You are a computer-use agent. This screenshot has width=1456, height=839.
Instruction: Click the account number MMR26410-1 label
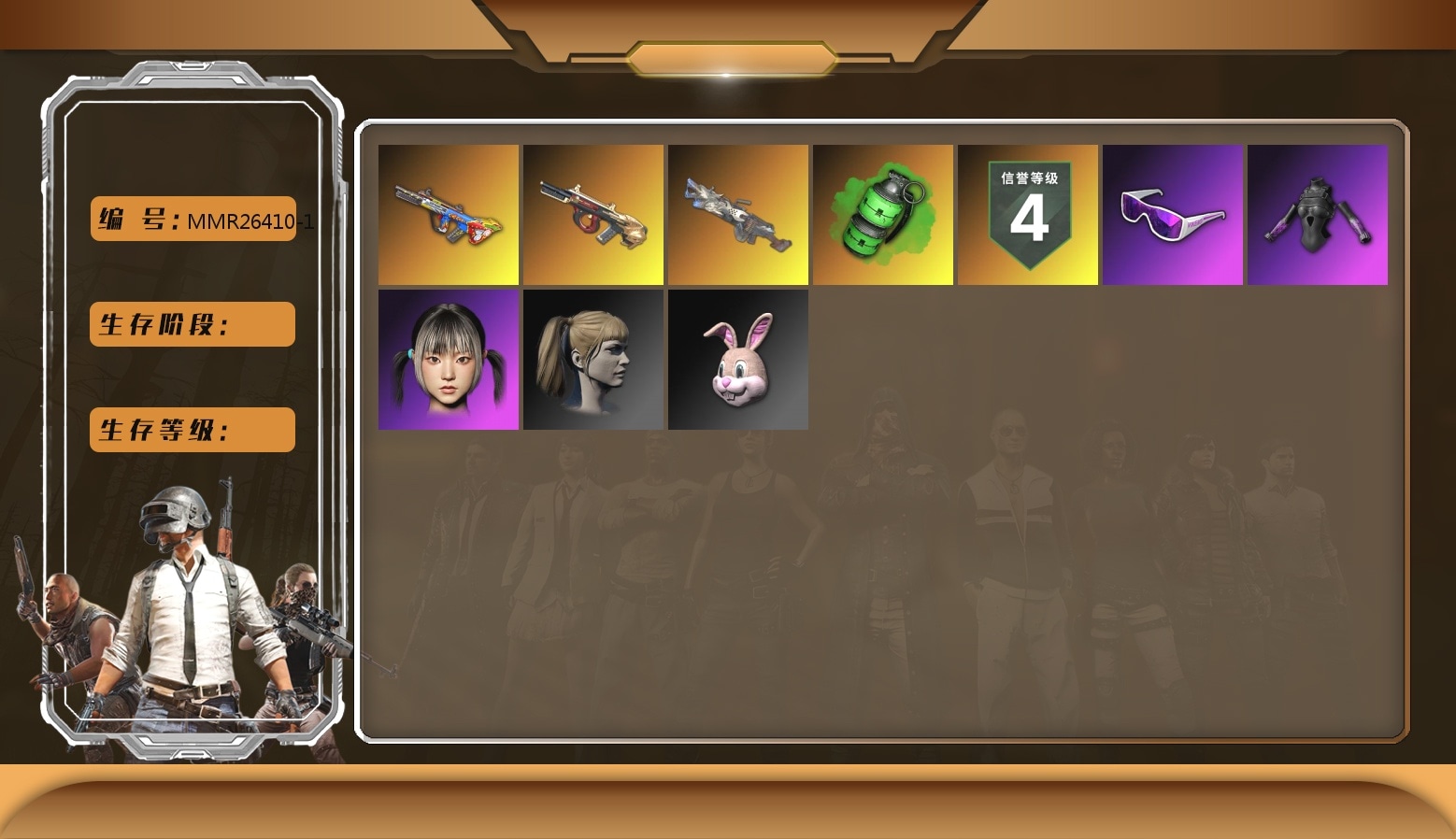248,221
